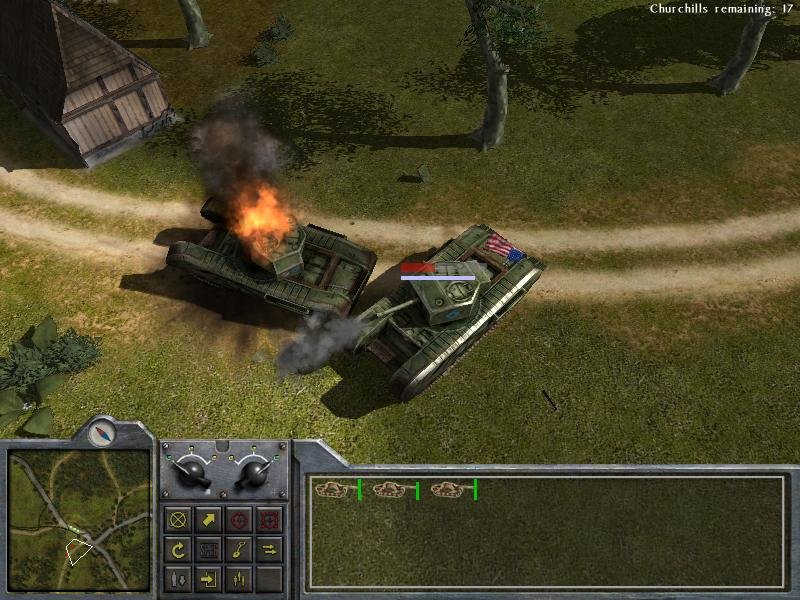
Task: Turn the right dial switch
Action: (x=253, y=472)
